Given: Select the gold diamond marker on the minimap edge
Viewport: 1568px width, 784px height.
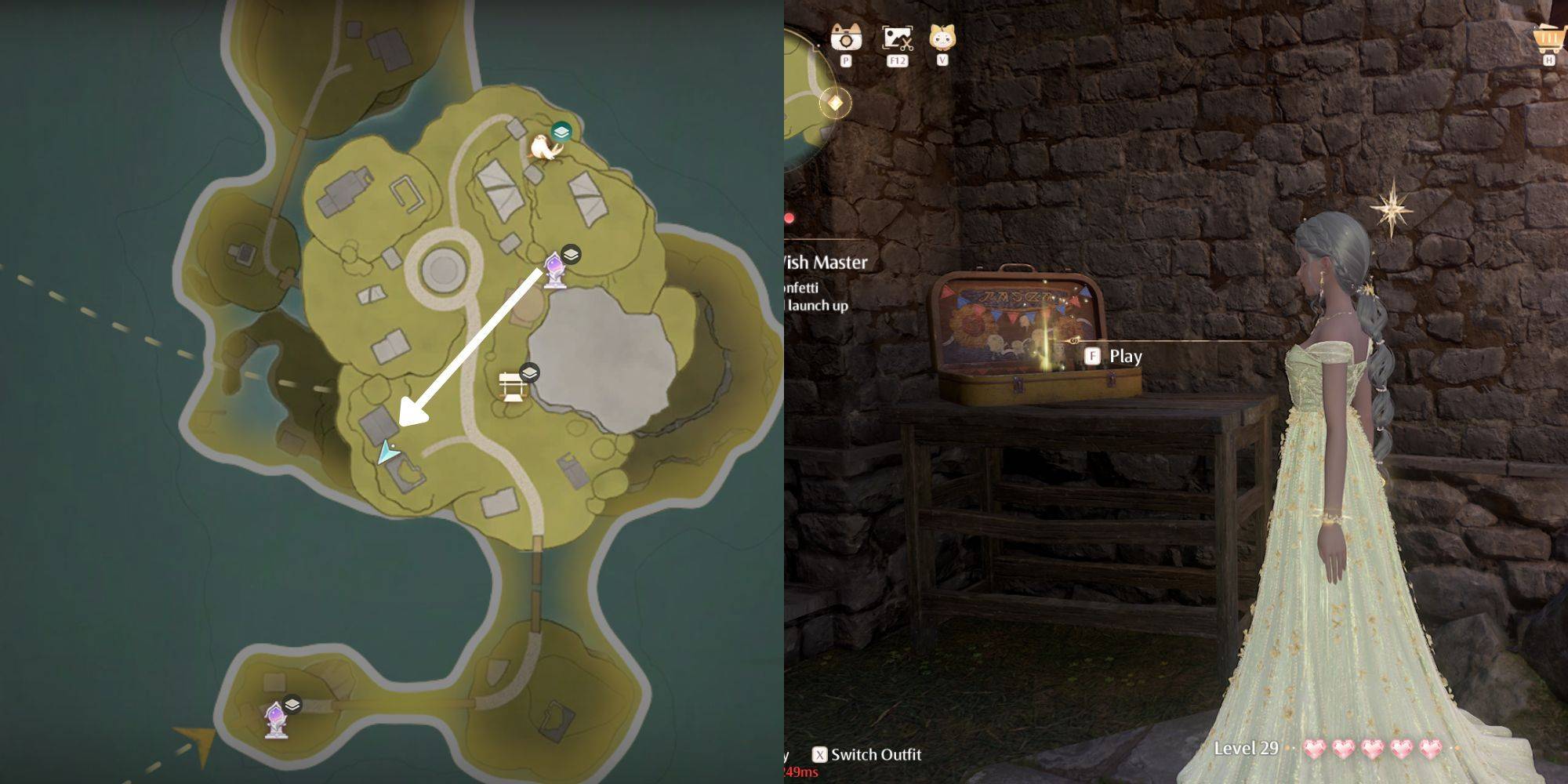Looking at the screenshot, I should (x=836, y=103).
